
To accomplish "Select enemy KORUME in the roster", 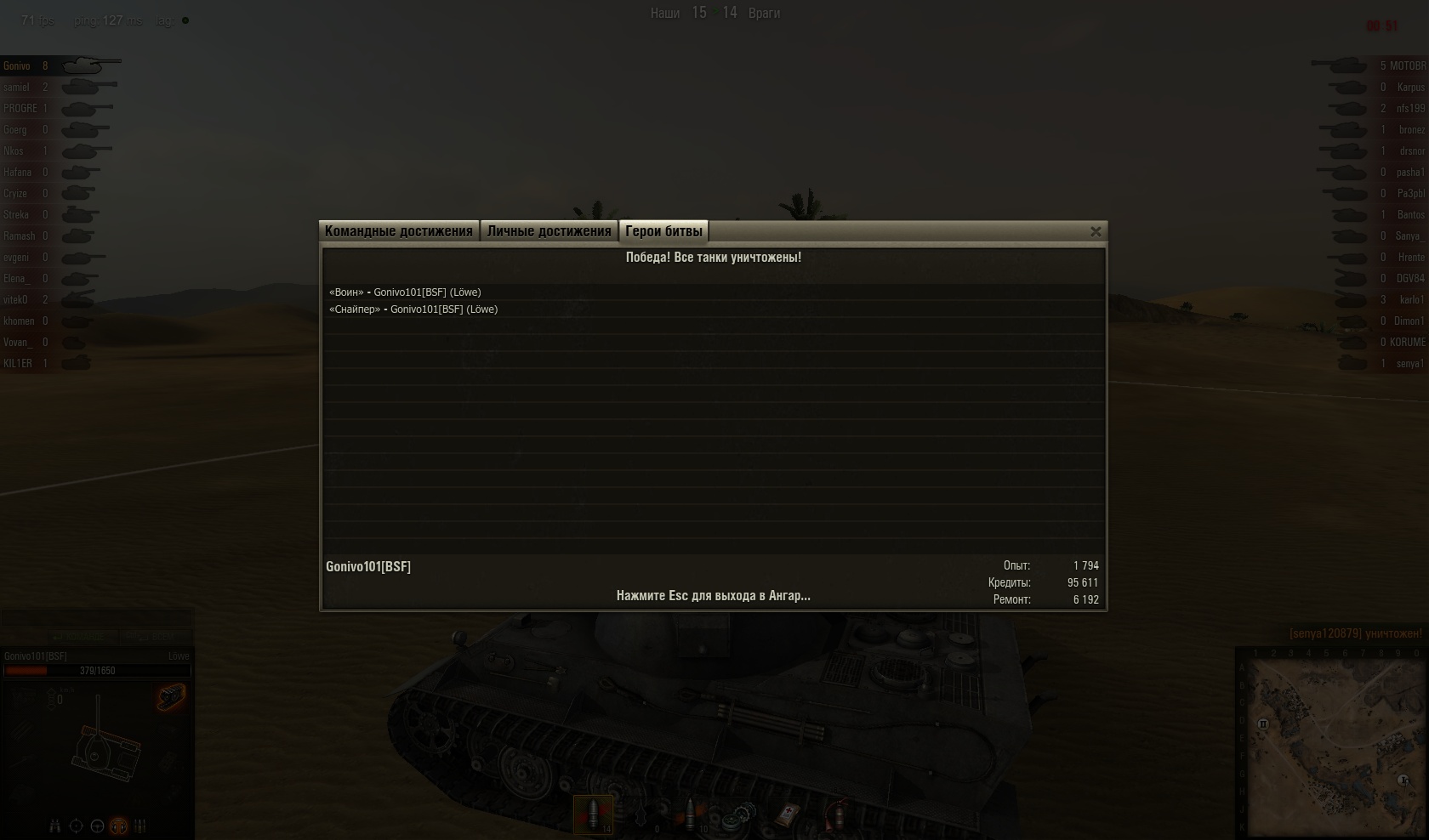I will 1407,343.
